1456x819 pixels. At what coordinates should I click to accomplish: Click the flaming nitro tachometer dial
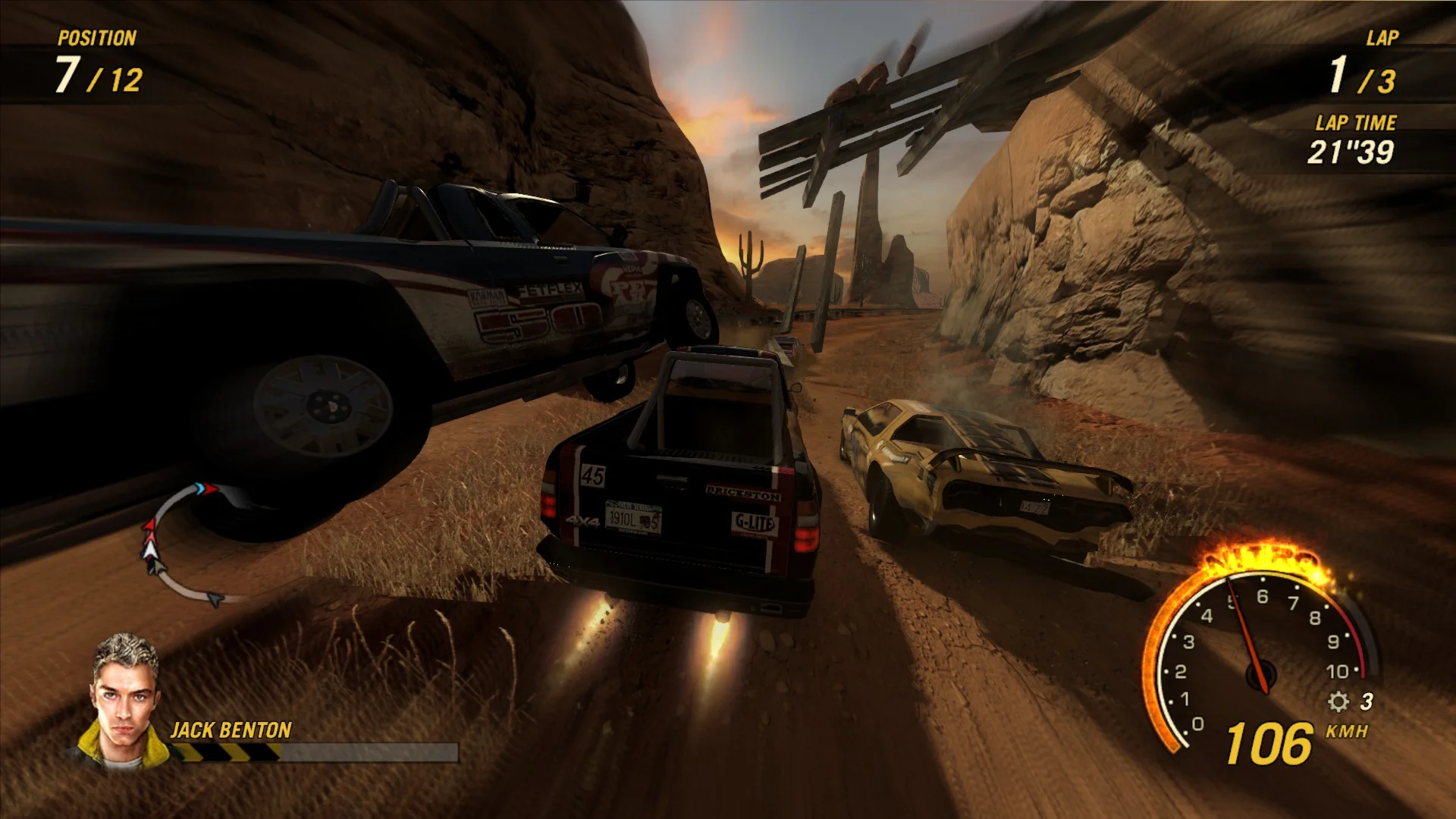(x=1259, y=652)
